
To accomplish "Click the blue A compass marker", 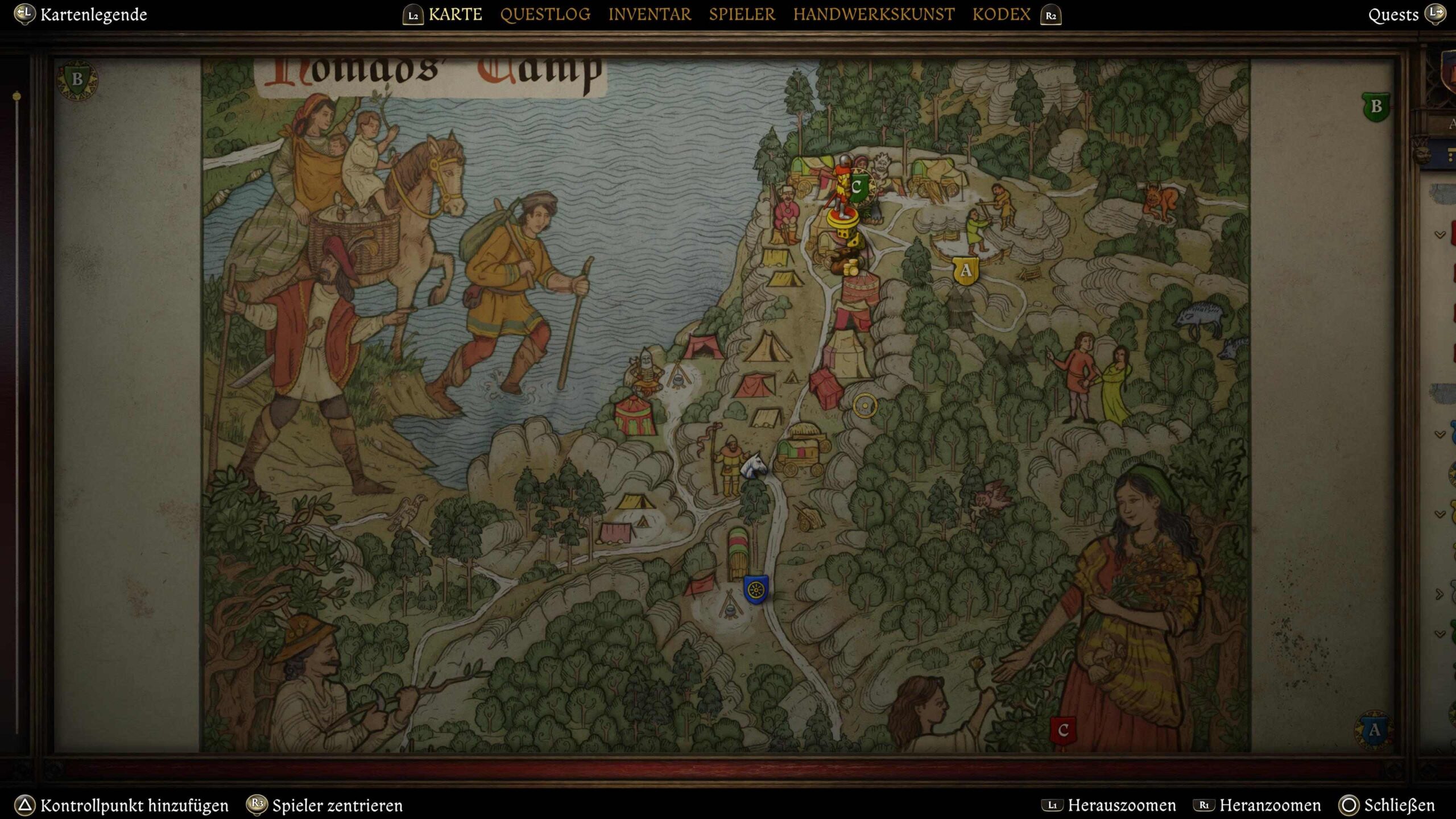I will pyautogui.click(x=1374, y=730).
